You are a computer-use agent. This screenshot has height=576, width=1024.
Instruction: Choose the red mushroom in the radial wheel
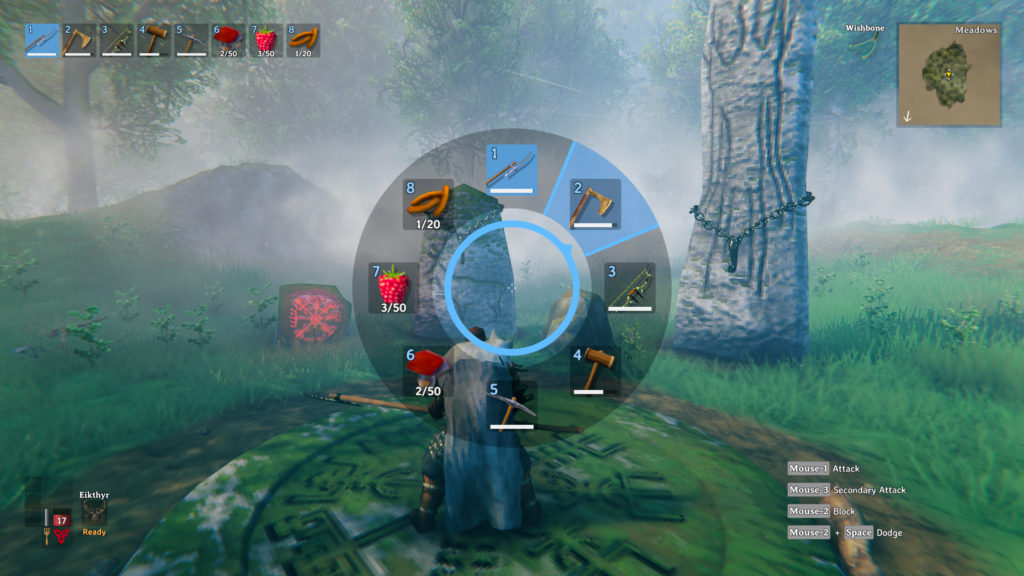(427, 370)
